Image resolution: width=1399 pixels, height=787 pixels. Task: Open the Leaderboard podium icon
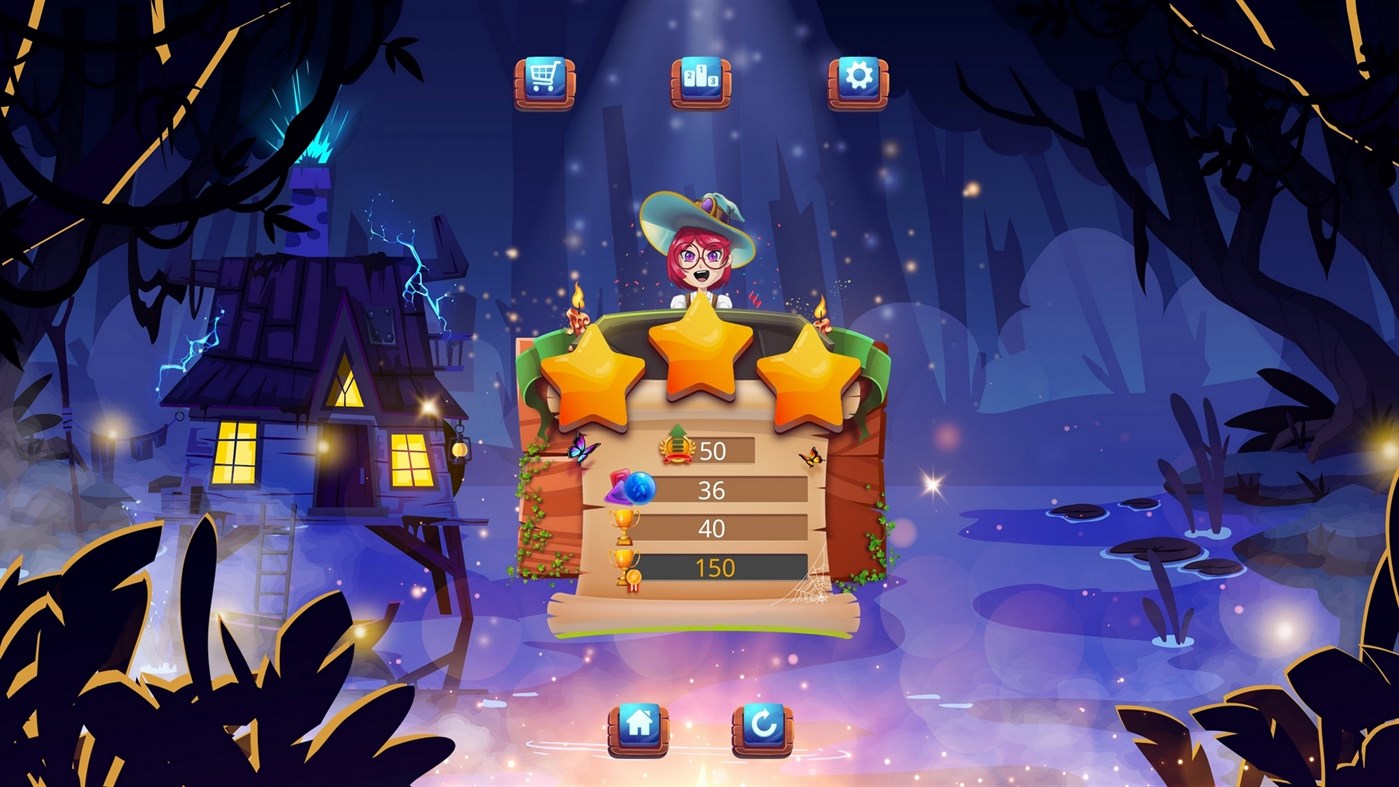click(x=698, y=80)
